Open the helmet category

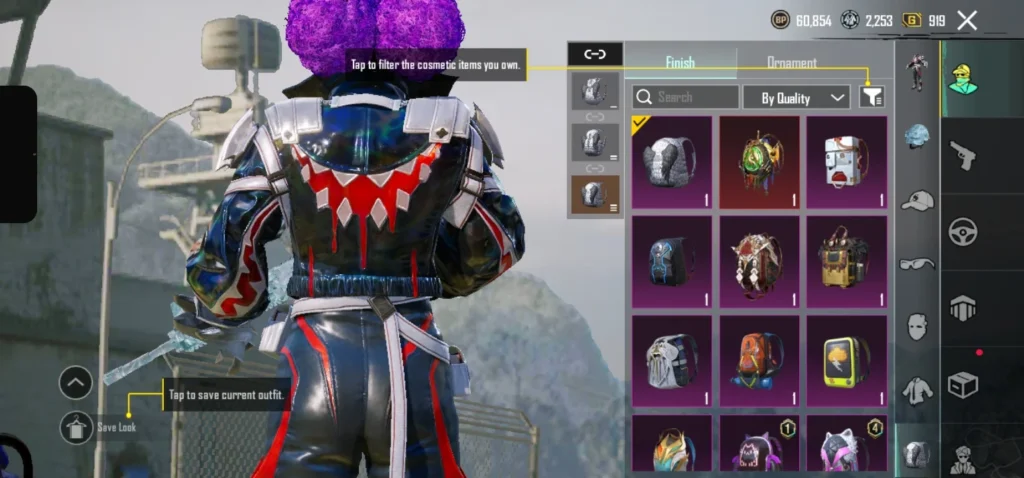917,136
